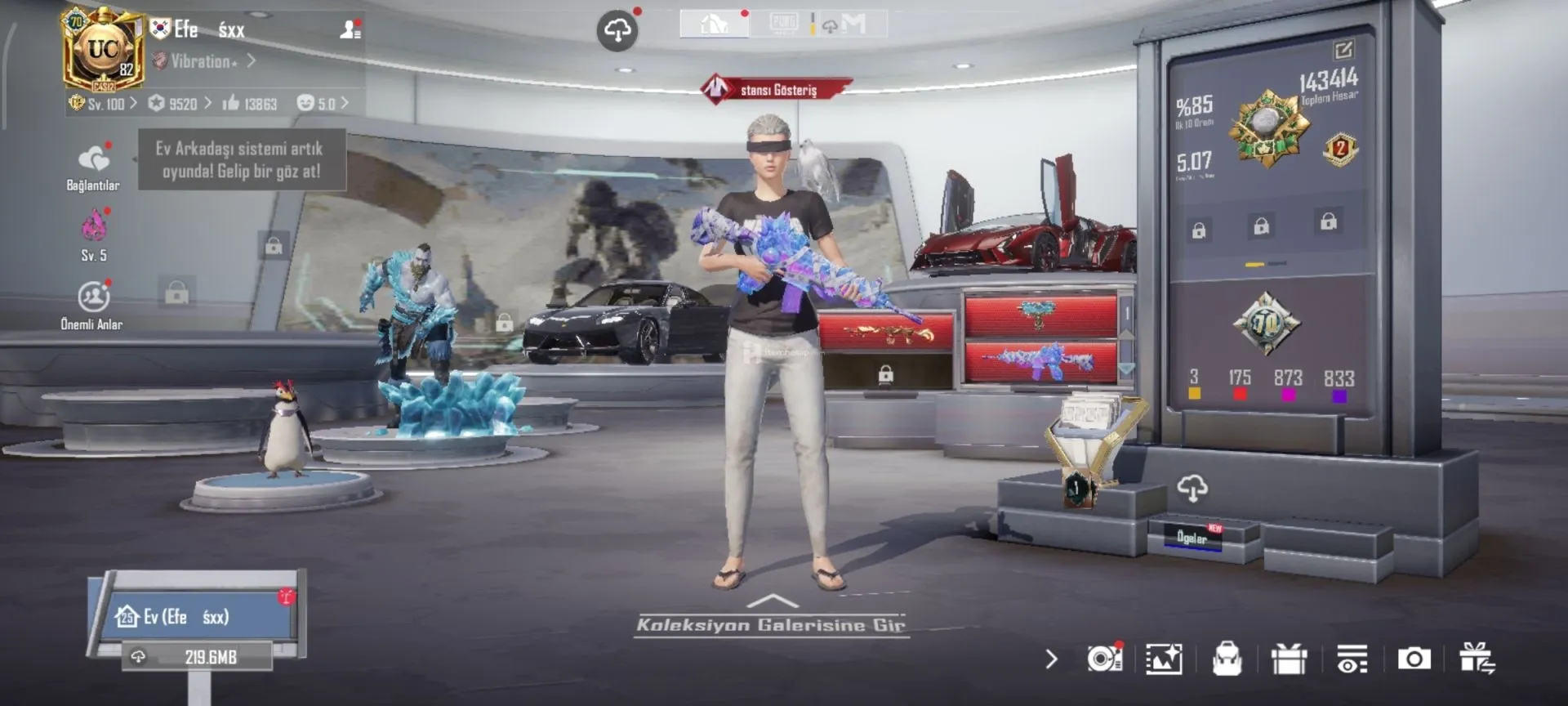Tap Koleksiyon Galerisine Gir
1568x706 pixels.
click(771, 625)
